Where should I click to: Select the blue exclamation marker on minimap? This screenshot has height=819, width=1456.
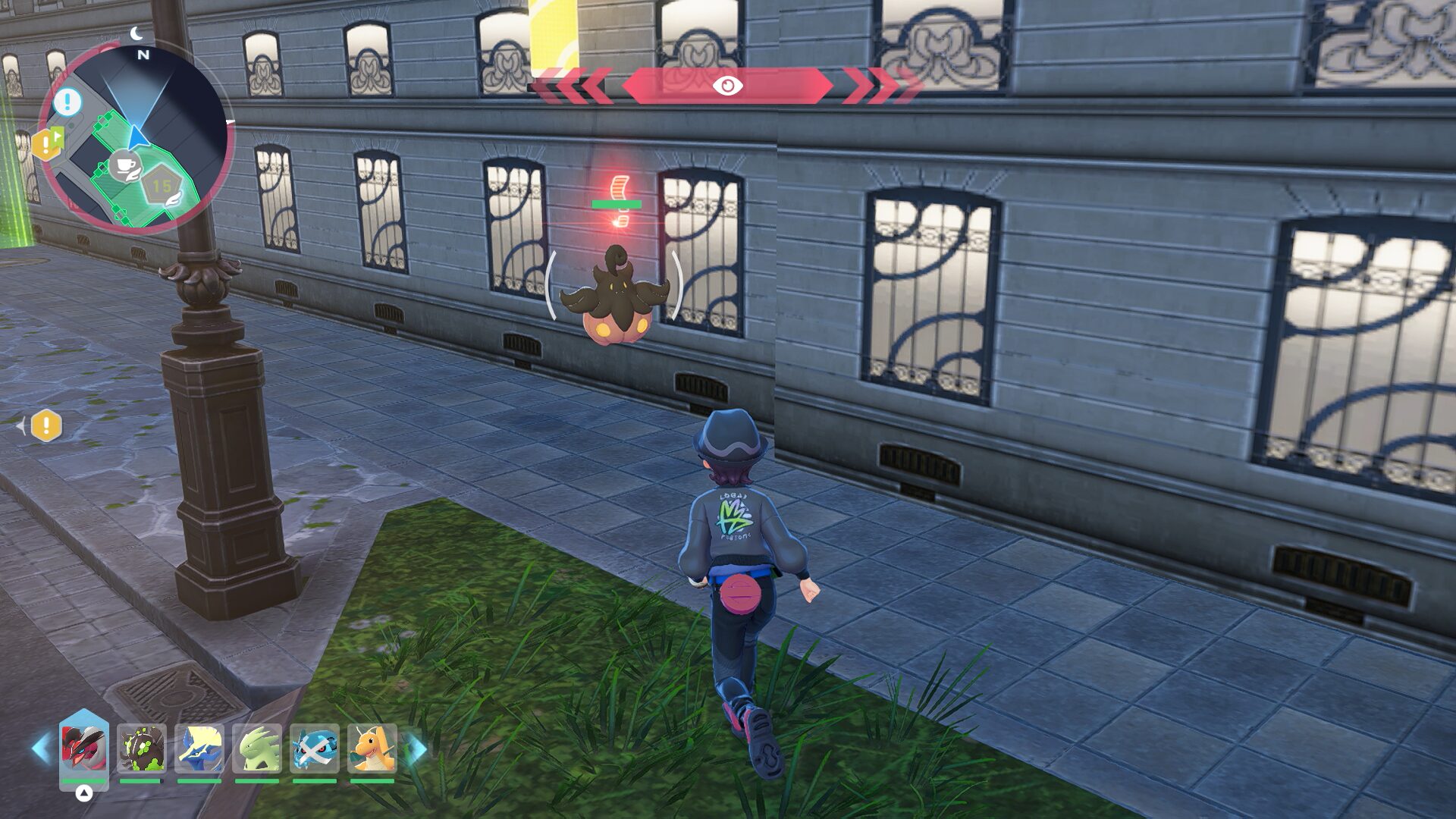(x=67, y=101)
